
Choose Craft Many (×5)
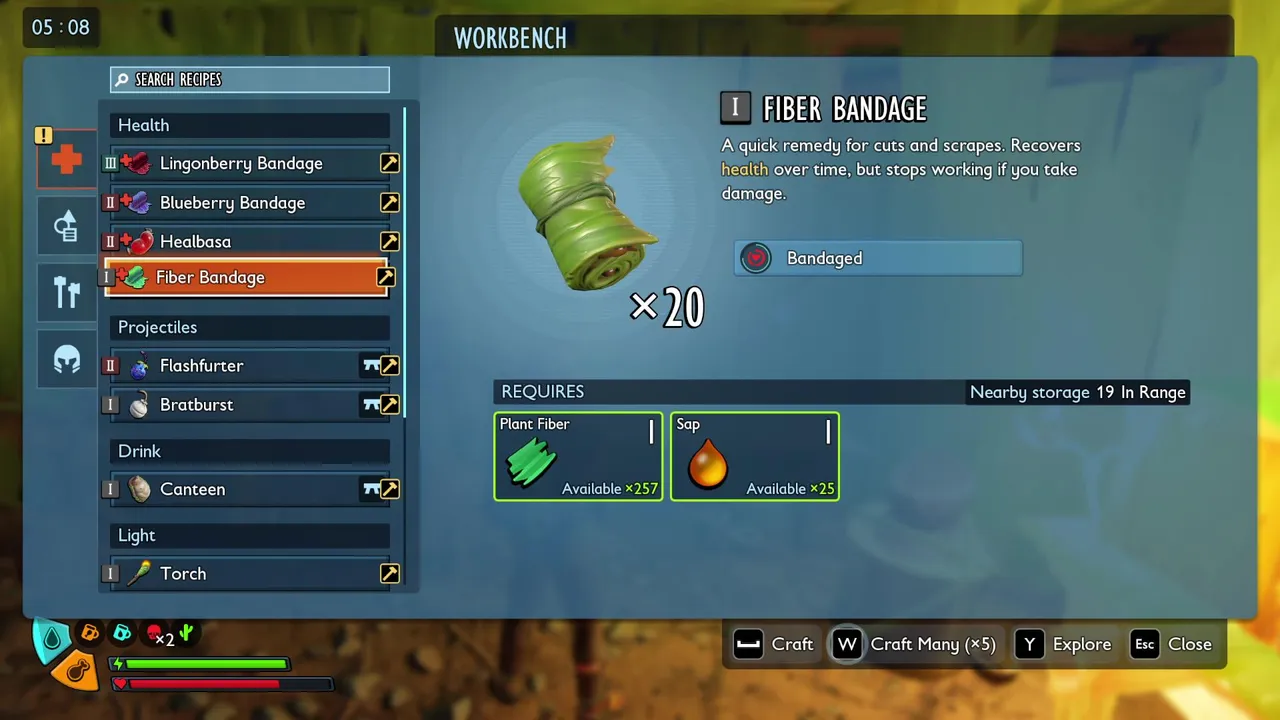[x=915, y=645]
